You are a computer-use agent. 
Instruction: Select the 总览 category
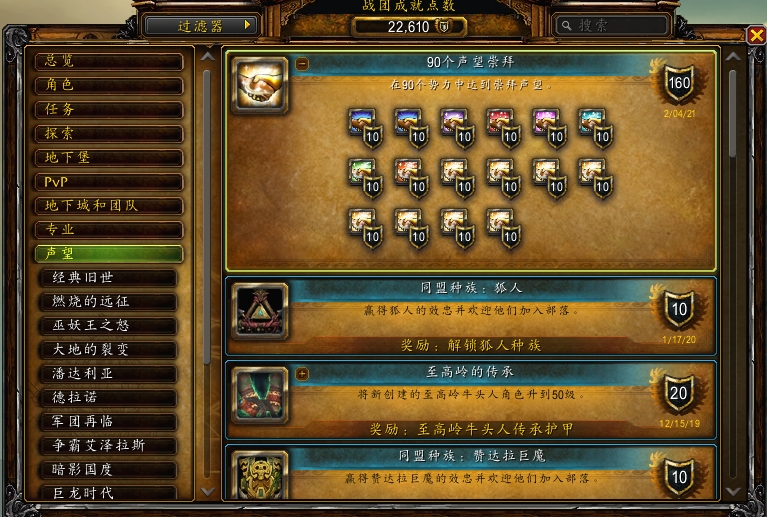coord(109,61)
